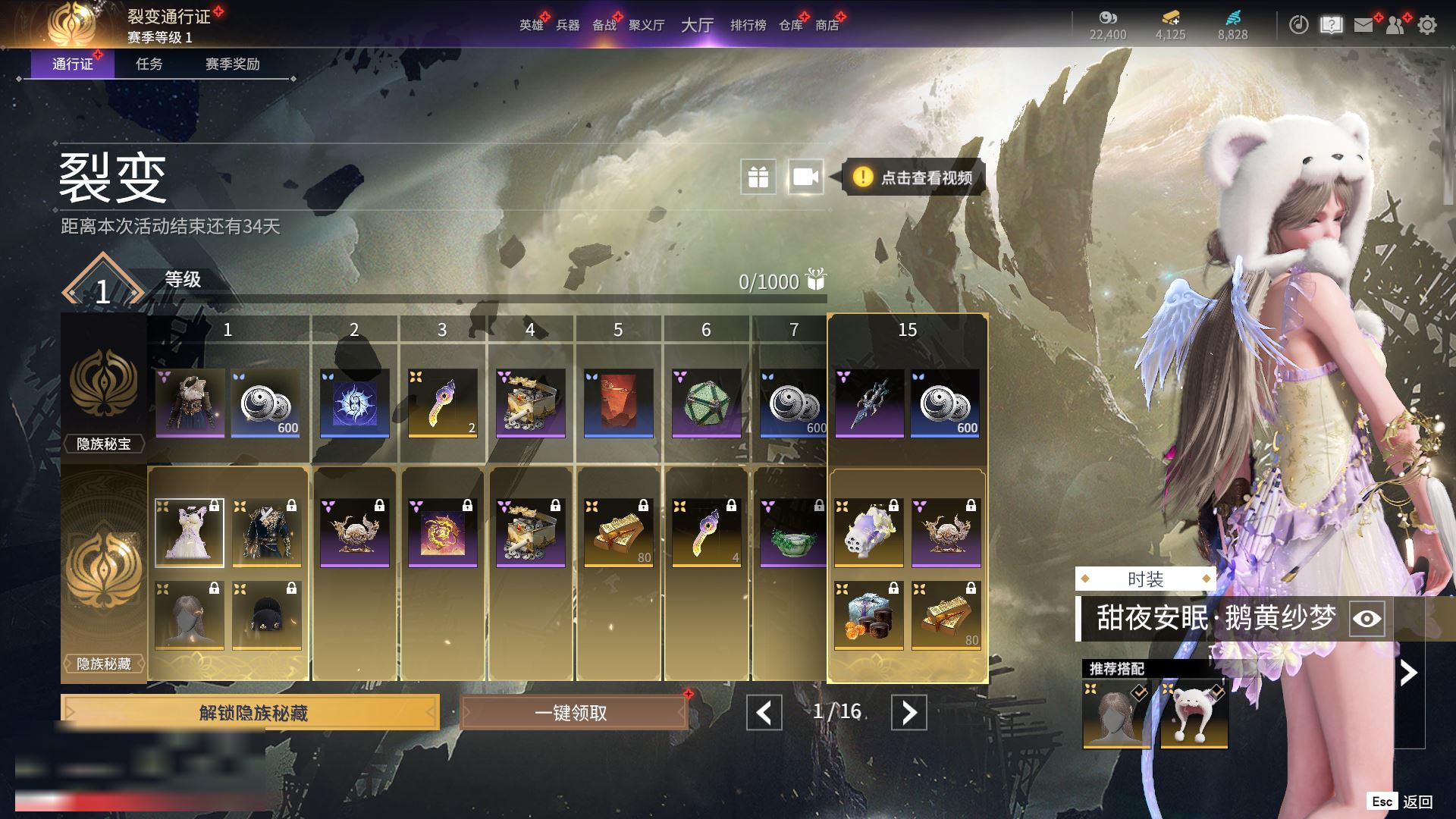Viewport: 1456px width, 819px height.
Task: Open the 仓库 warehouse menu
Action: [x=790, y=25]
